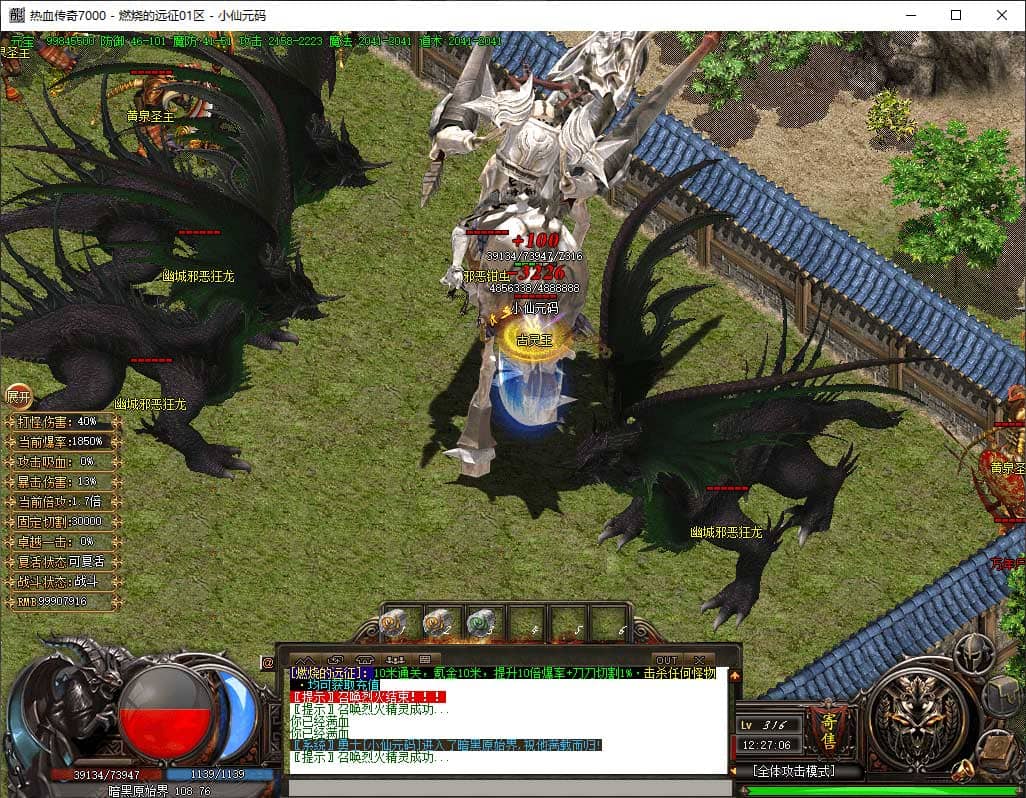Select the group chat channel icon
This screenshot has width=1026, height=798.
pyautogui.click(x=395, y=660)
